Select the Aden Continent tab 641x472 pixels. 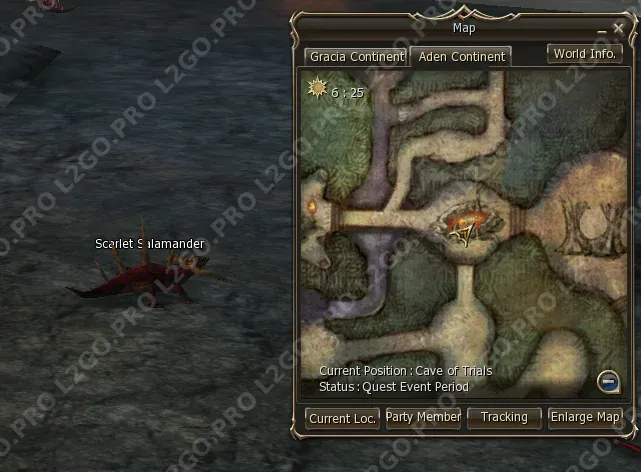tap(461, 57)
